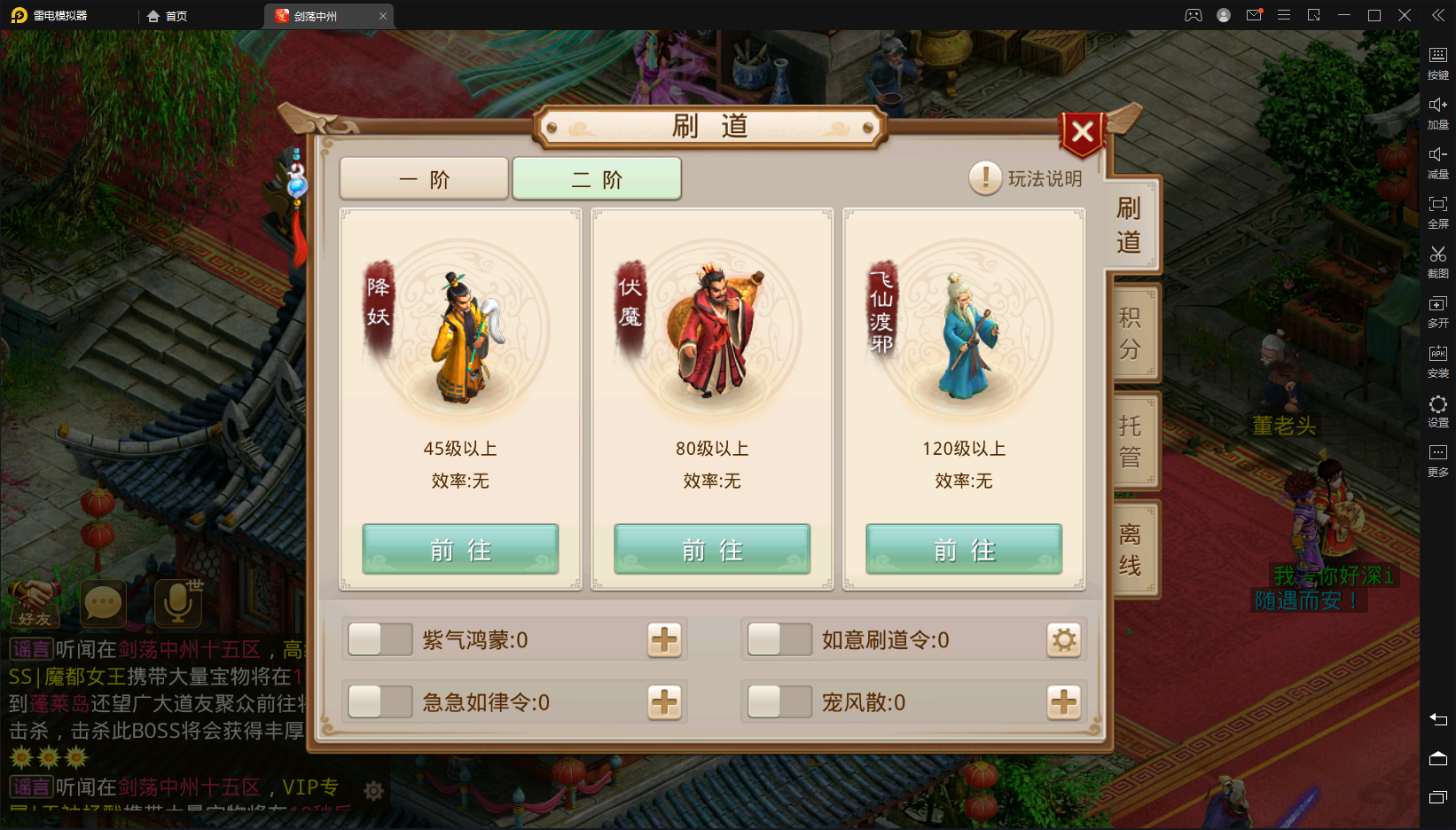This screenshot has height=830, width=1456.
Task: Select the 二阶 tab
Action: 597,179
